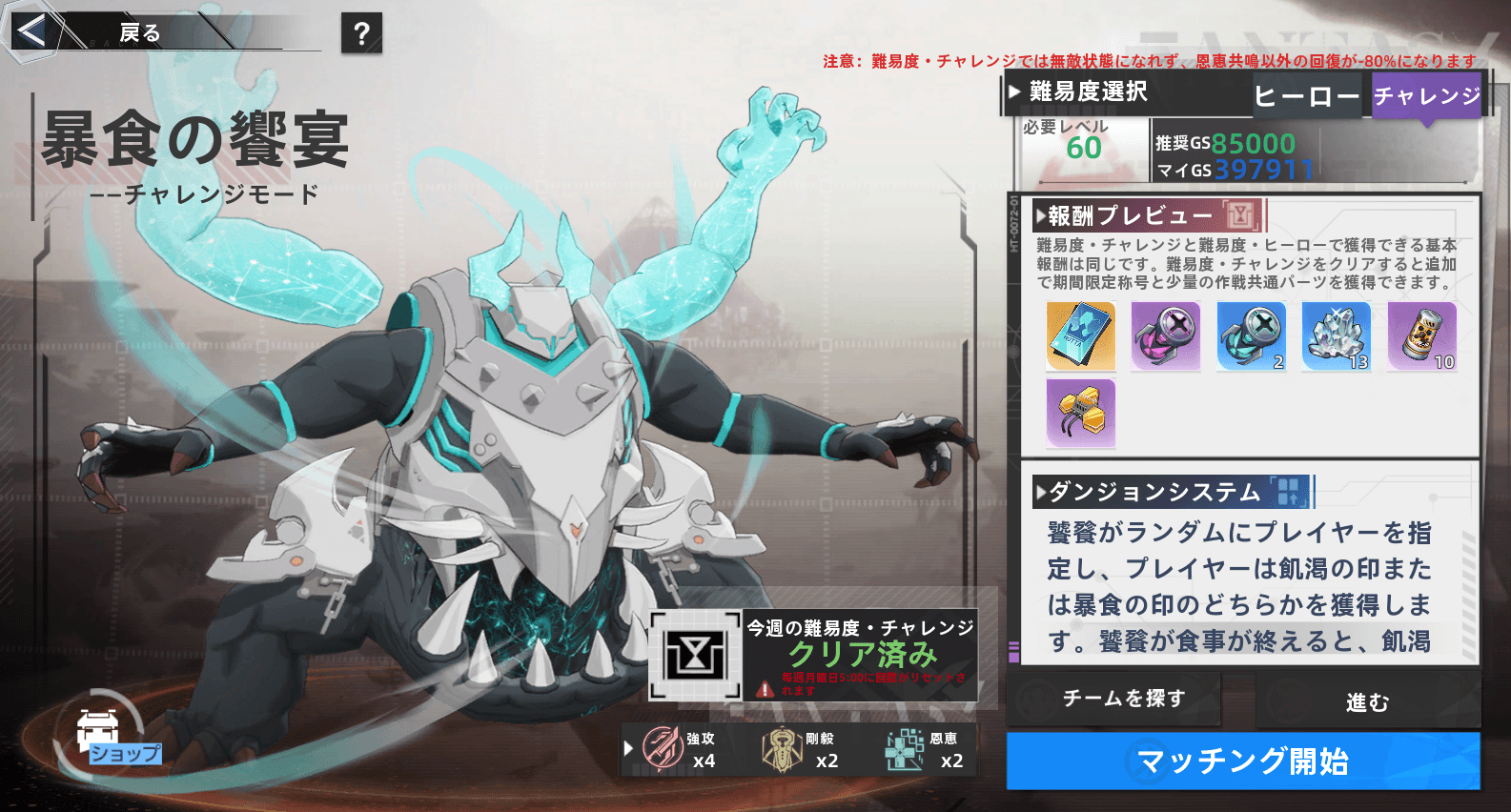The image size is (1511, 812).
Task: Switch to the ヒーロー difficulty tab
Action: click(1306, 96)
